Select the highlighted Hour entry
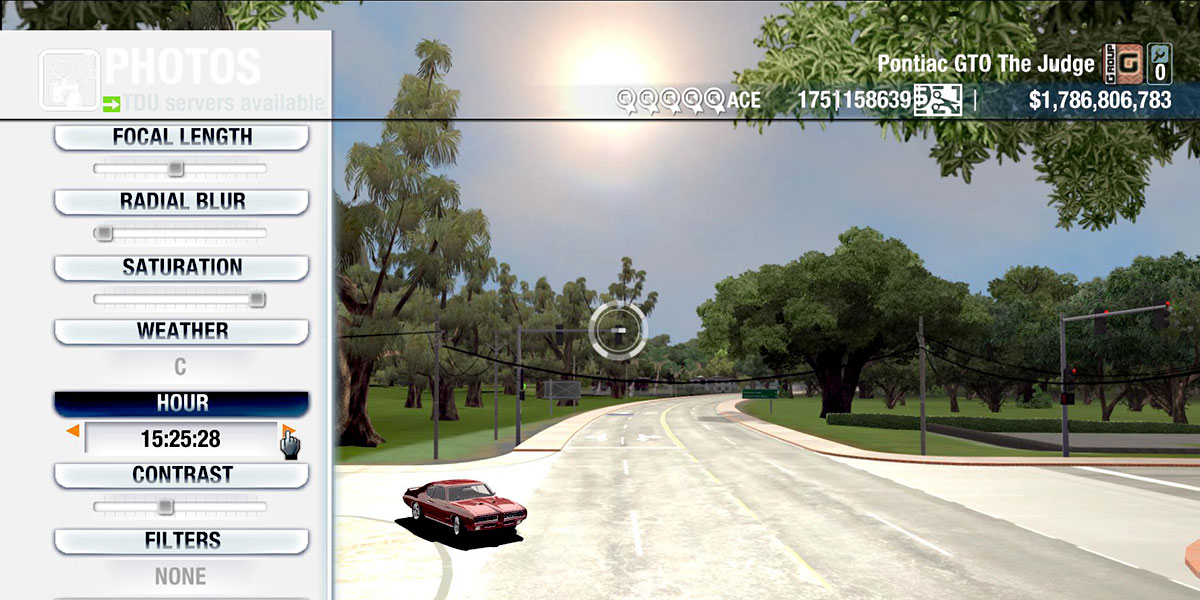 tap(181, 403)
